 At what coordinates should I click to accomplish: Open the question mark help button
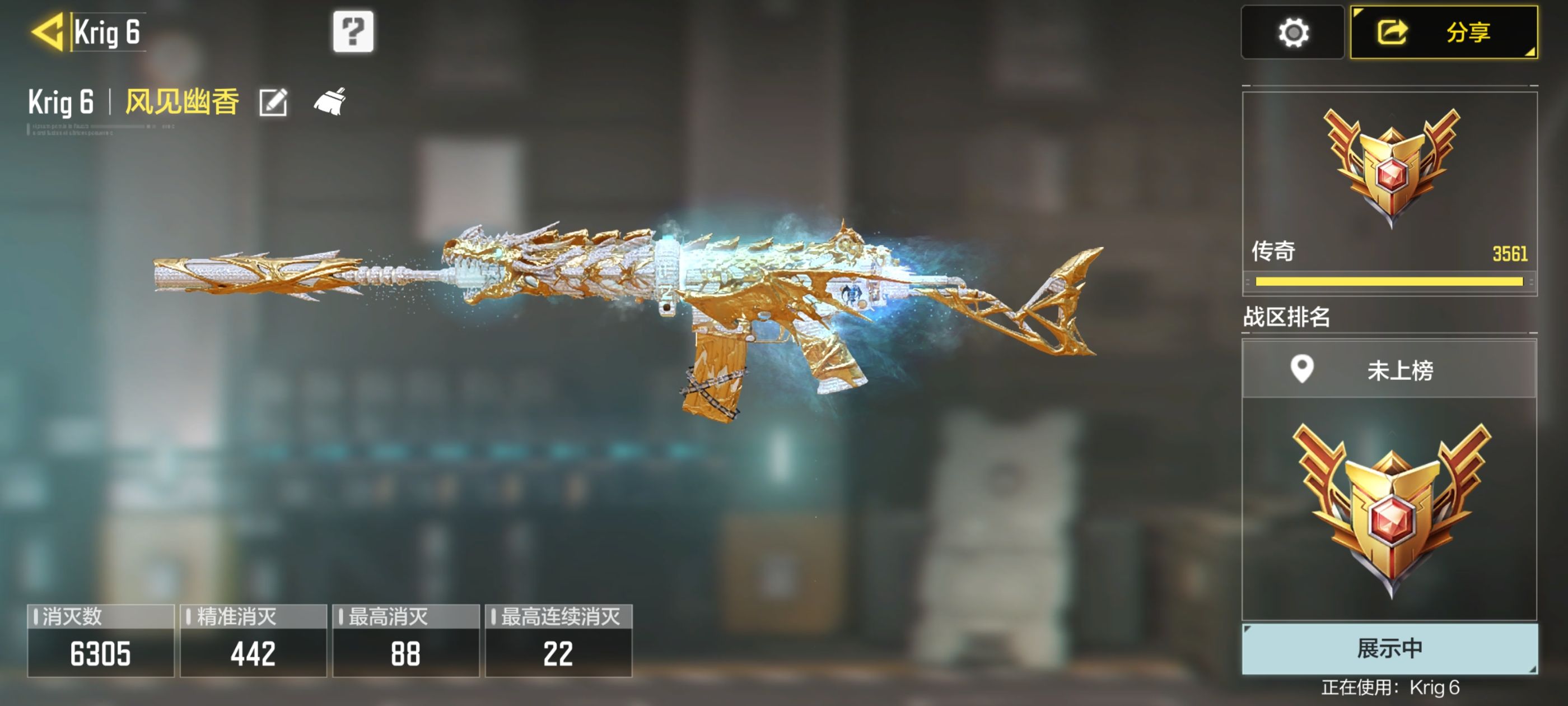click(x=353, y=32)
